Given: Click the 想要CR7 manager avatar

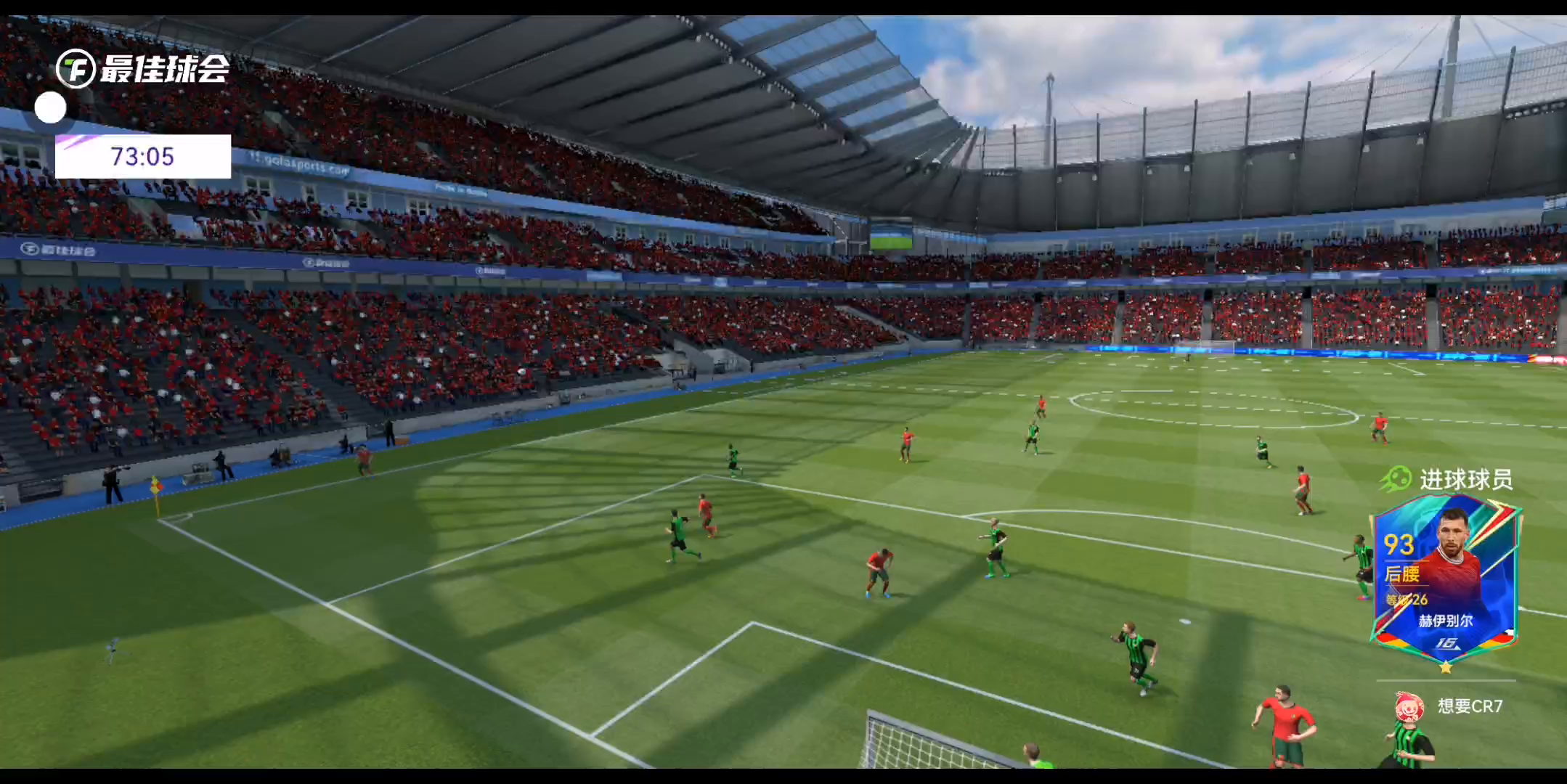Looking at the screenshot, I should (x=1409, y=706).
